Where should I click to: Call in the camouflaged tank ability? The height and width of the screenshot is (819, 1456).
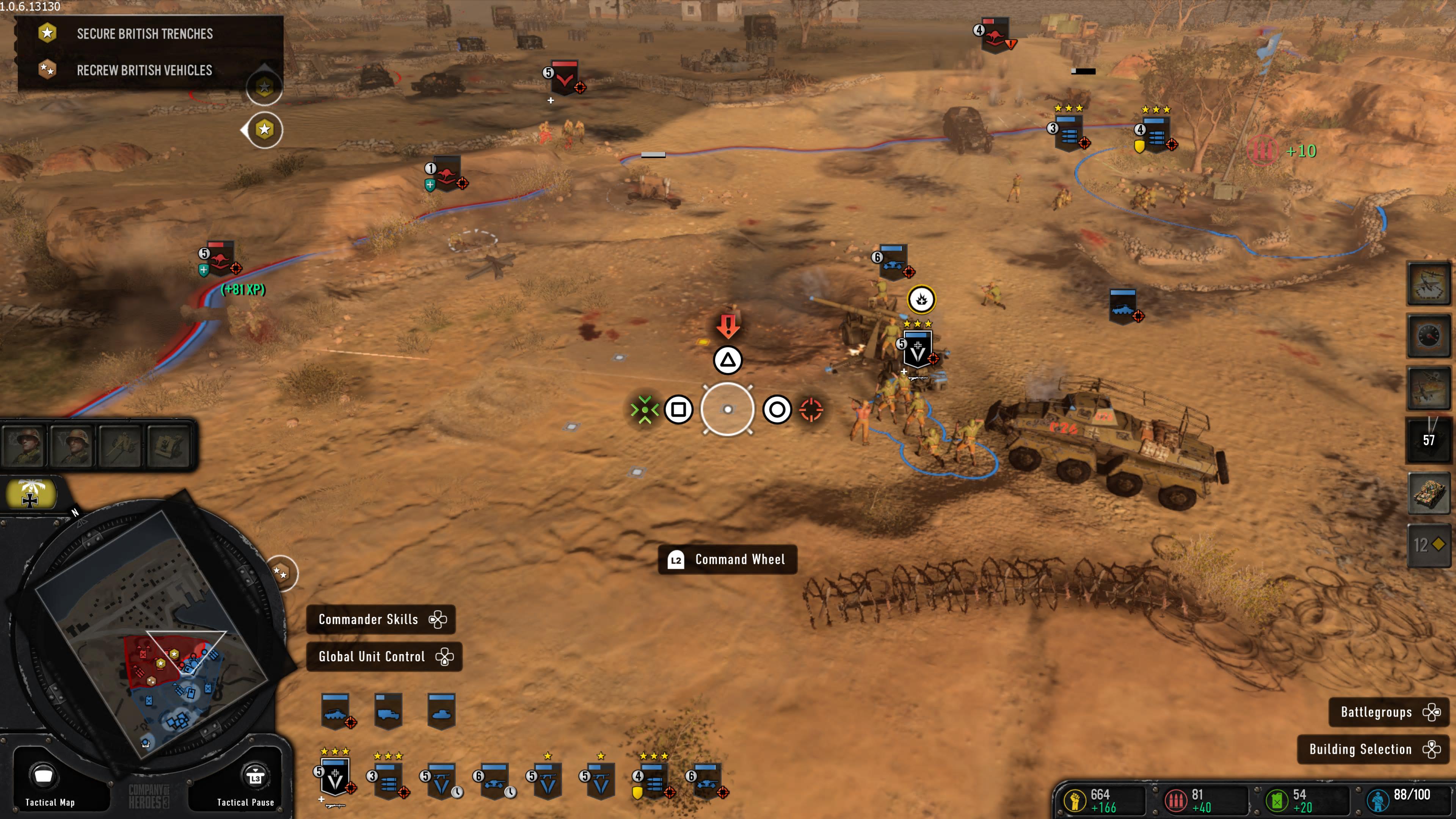[1428, 494]
